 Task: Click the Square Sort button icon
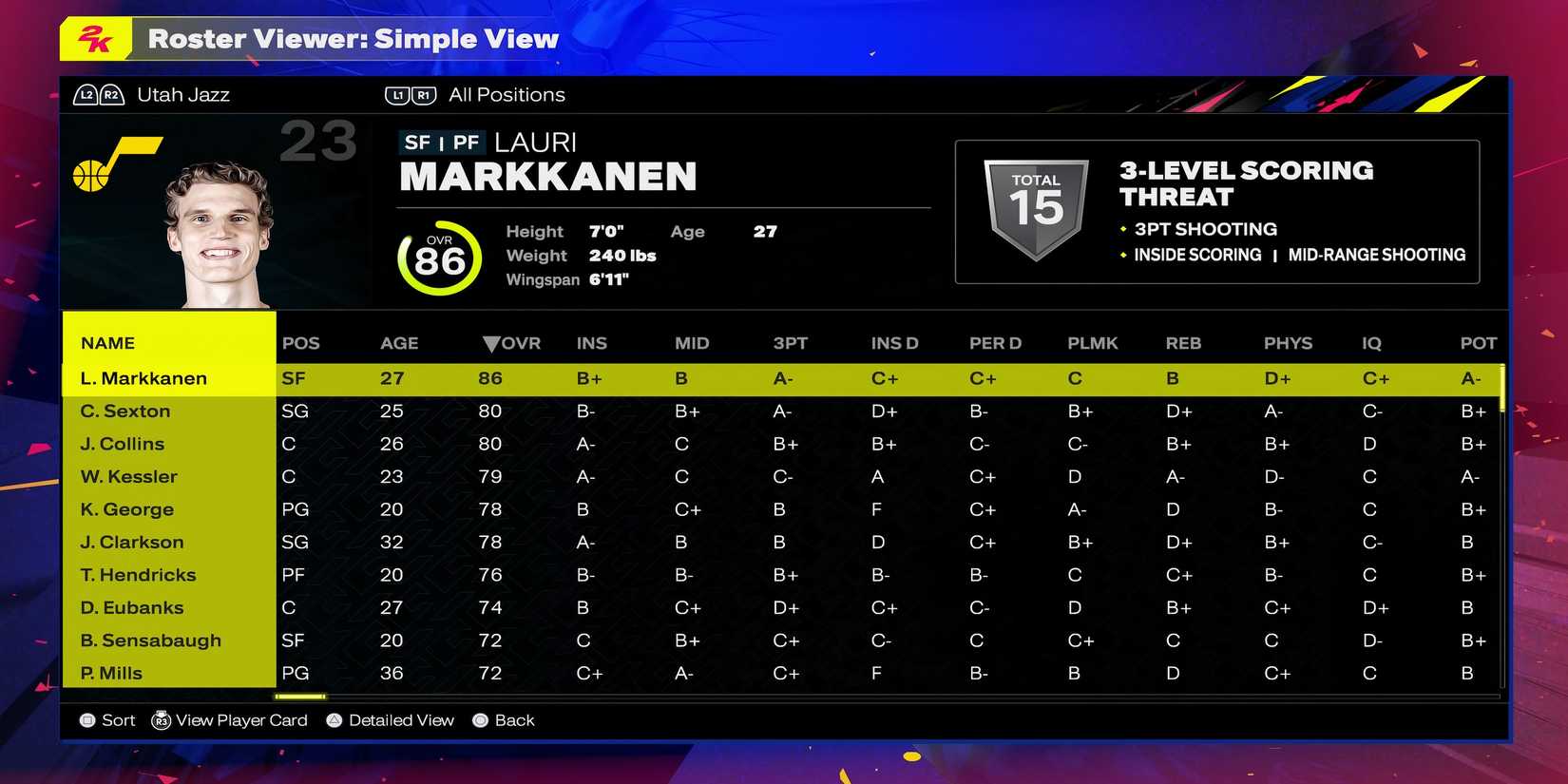86,720
